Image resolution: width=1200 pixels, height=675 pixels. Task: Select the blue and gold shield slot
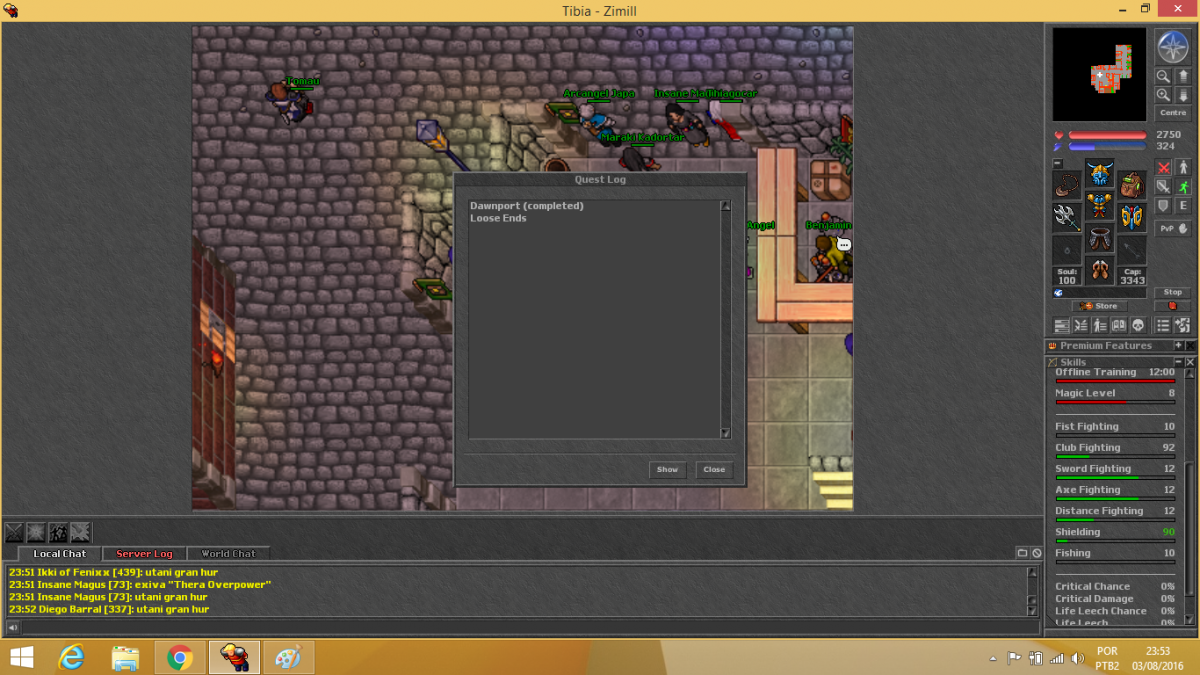tap(1132, 216)
